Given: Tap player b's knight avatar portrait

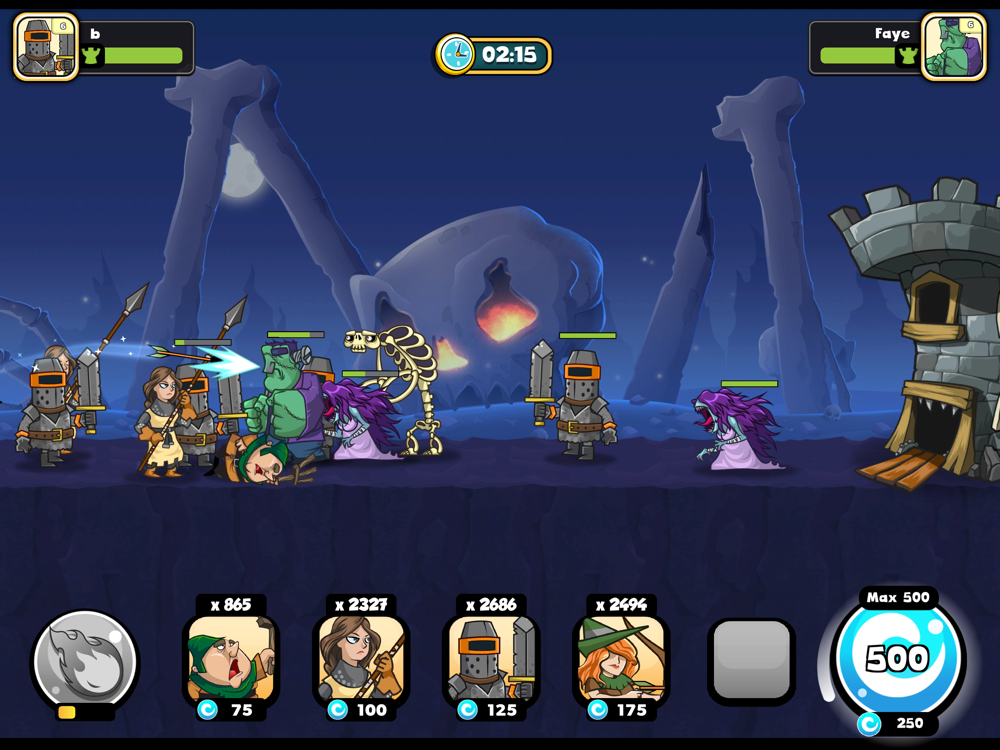Looking at the screenshot, I should coord(46,47).
